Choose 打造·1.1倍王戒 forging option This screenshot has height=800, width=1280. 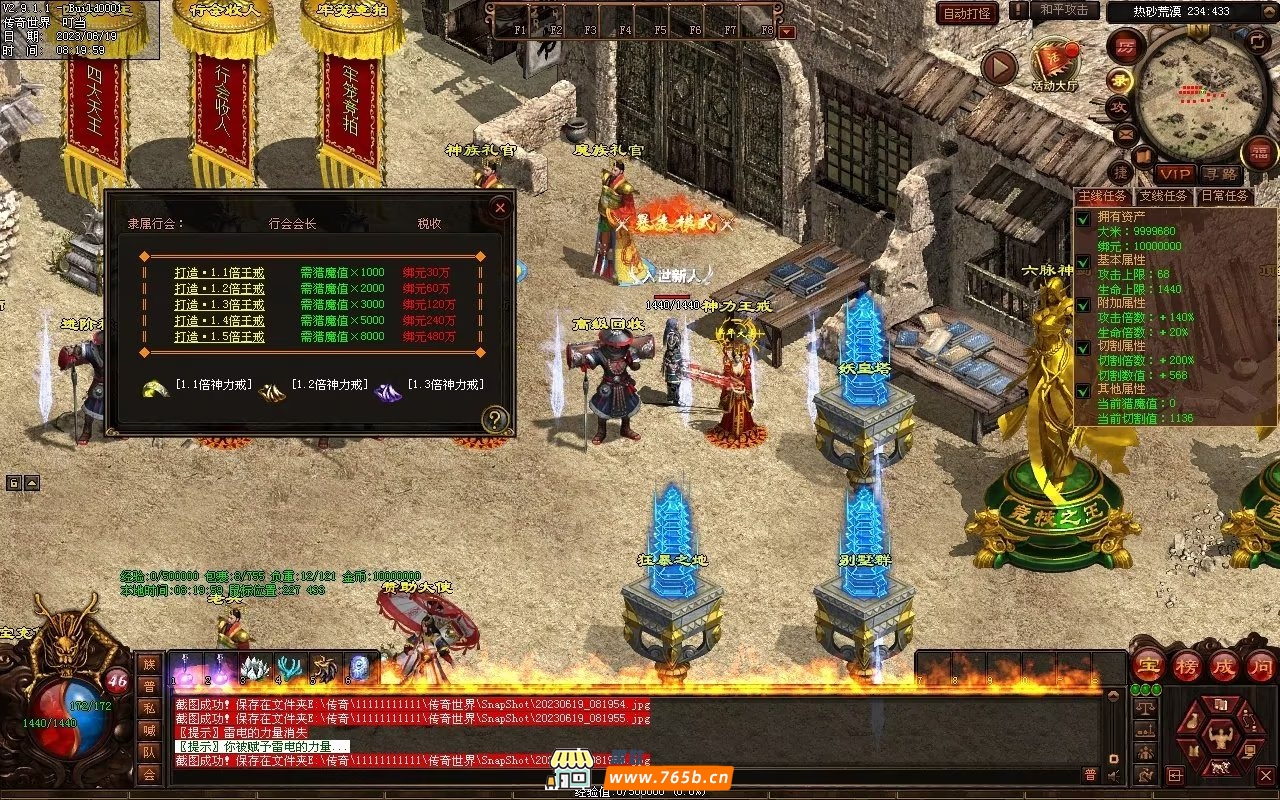pos(219,272)
